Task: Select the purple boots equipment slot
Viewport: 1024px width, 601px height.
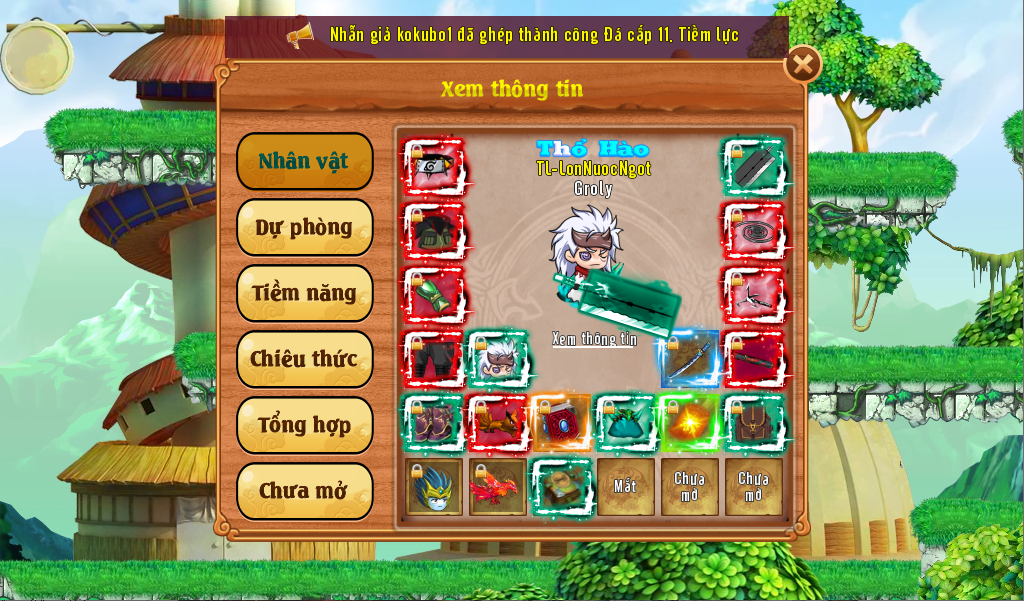Action: pyautogui.click(x=434, y=423)
